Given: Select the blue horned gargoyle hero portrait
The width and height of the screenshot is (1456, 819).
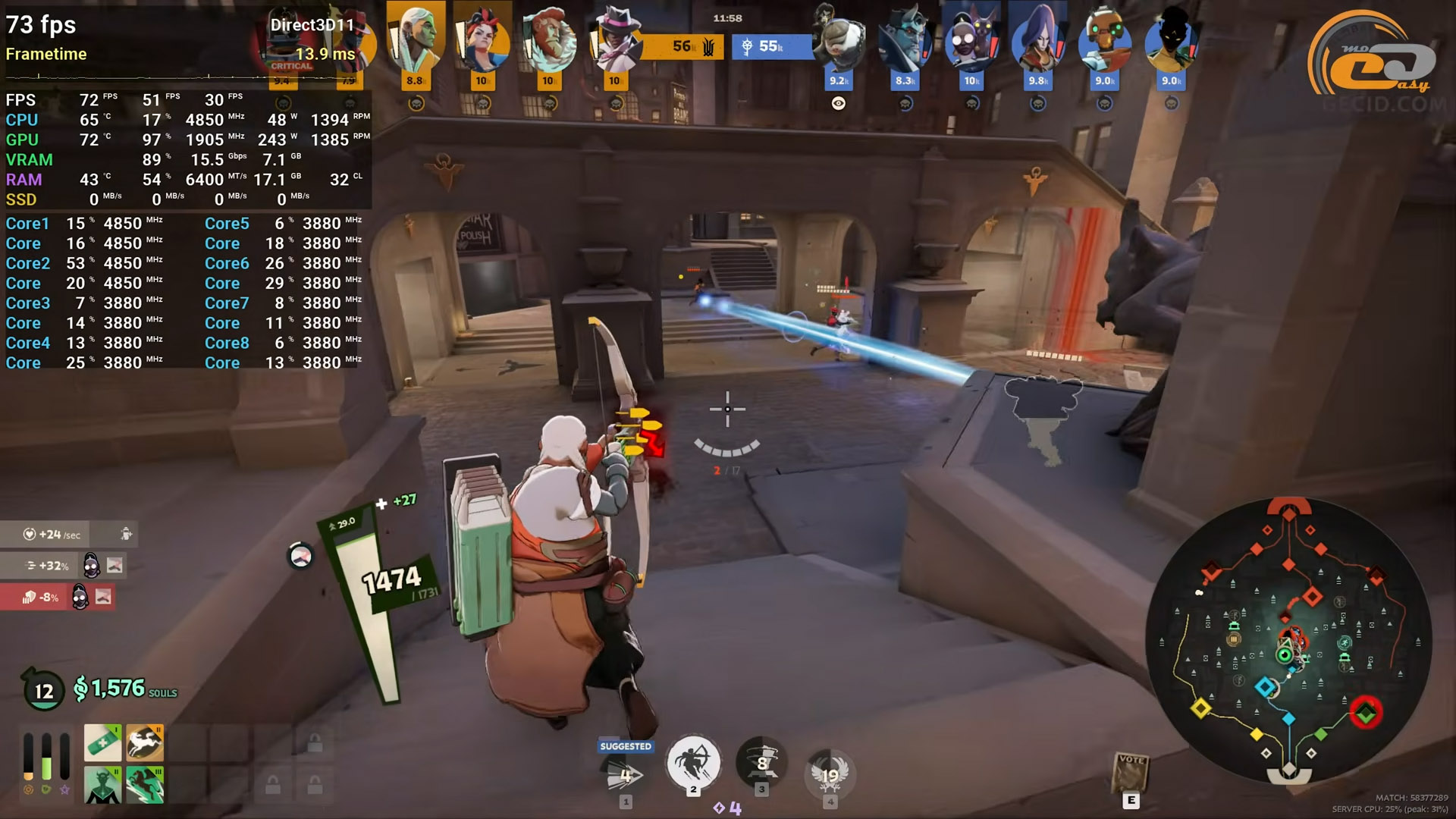Looking at the screenshot, I should tap(905, 42).
